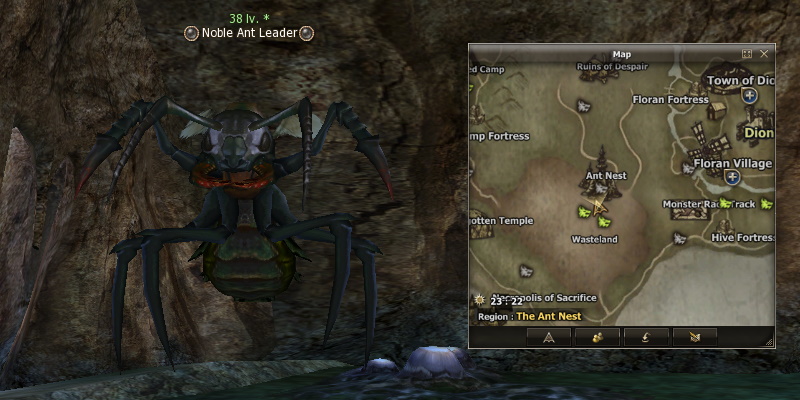Select the Ant Nest location on the map

coord(605,175)
